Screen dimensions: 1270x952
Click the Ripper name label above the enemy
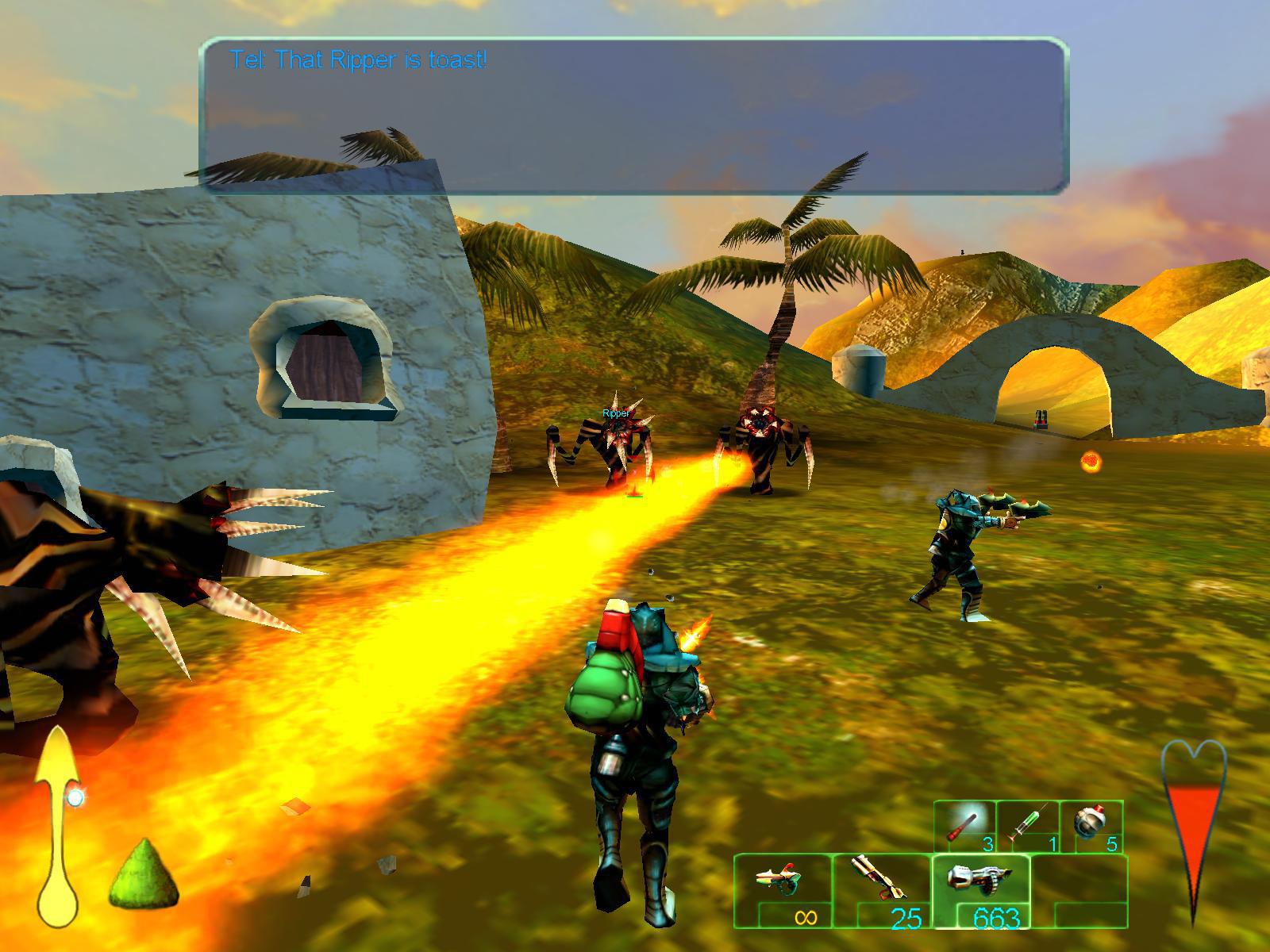click(615, 413)
